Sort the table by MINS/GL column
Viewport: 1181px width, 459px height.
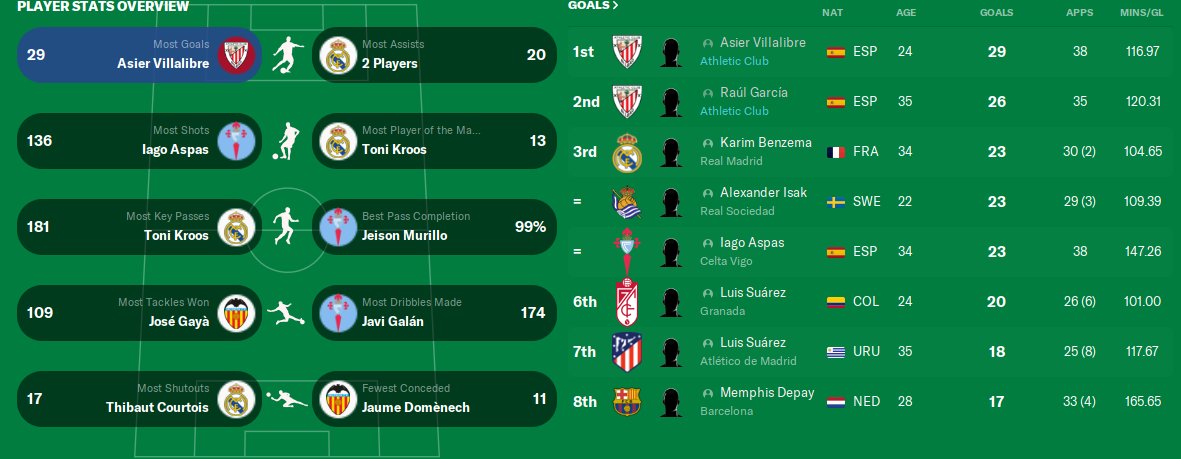click(x=1141, y=13)
